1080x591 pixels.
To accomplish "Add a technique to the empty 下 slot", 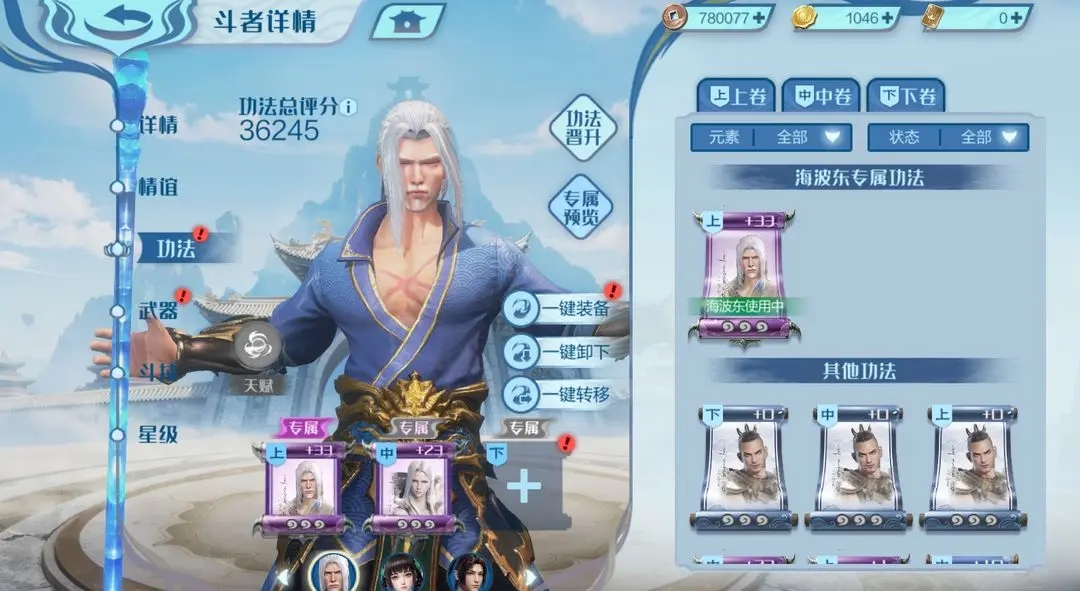I will (524, 486).
